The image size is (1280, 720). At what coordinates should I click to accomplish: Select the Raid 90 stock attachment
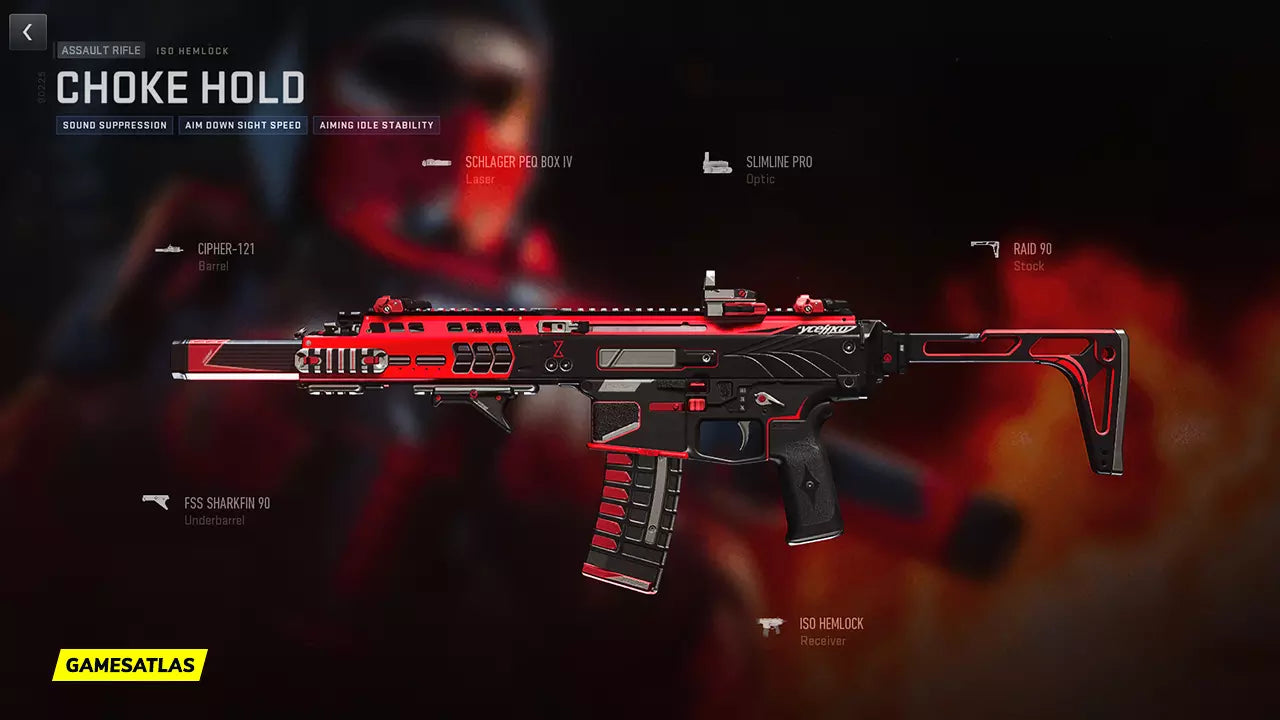click(x=1031, y=250)
